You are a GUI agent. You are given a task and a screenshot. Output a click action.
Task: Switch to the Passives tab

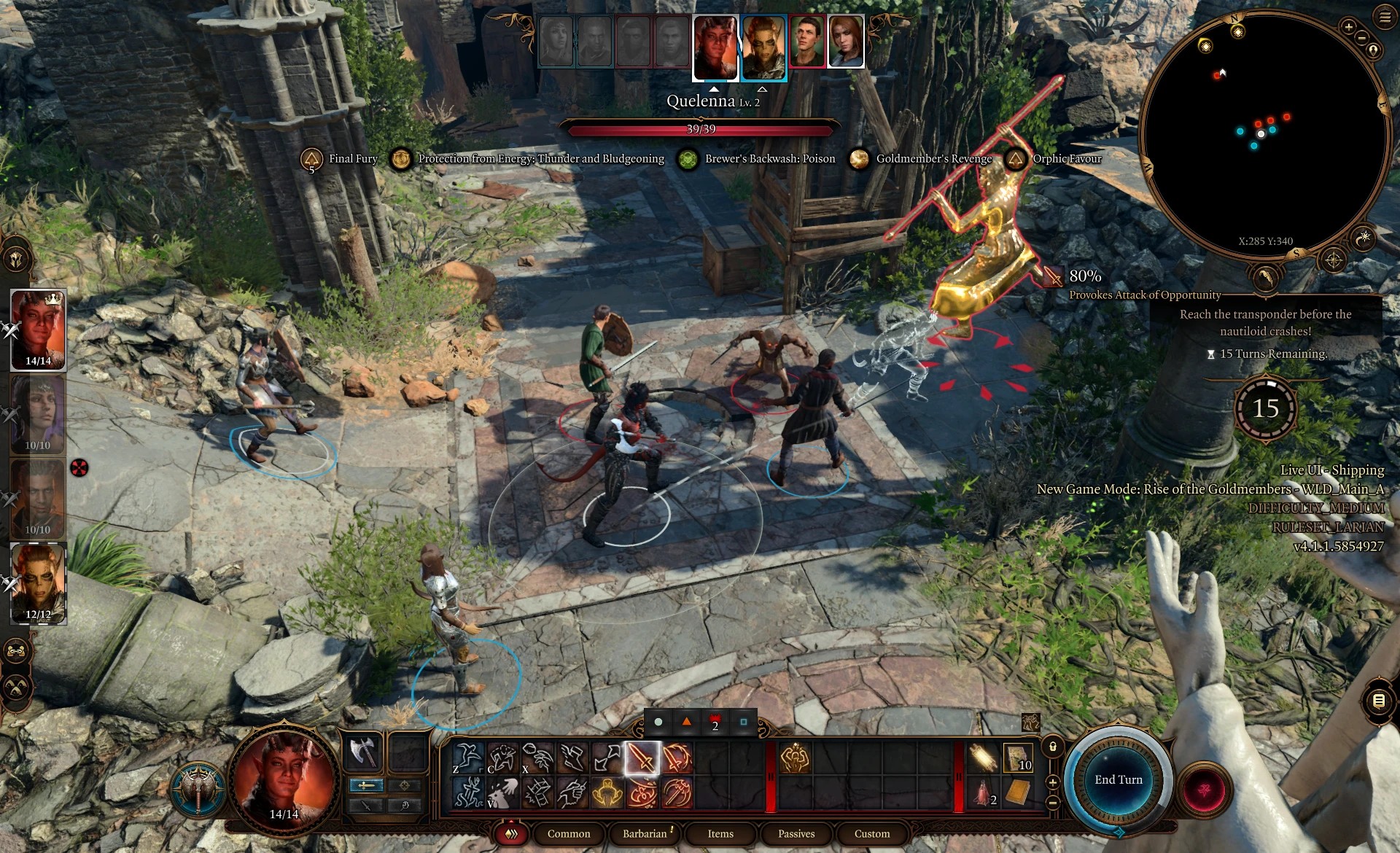[x=796, y=833]
